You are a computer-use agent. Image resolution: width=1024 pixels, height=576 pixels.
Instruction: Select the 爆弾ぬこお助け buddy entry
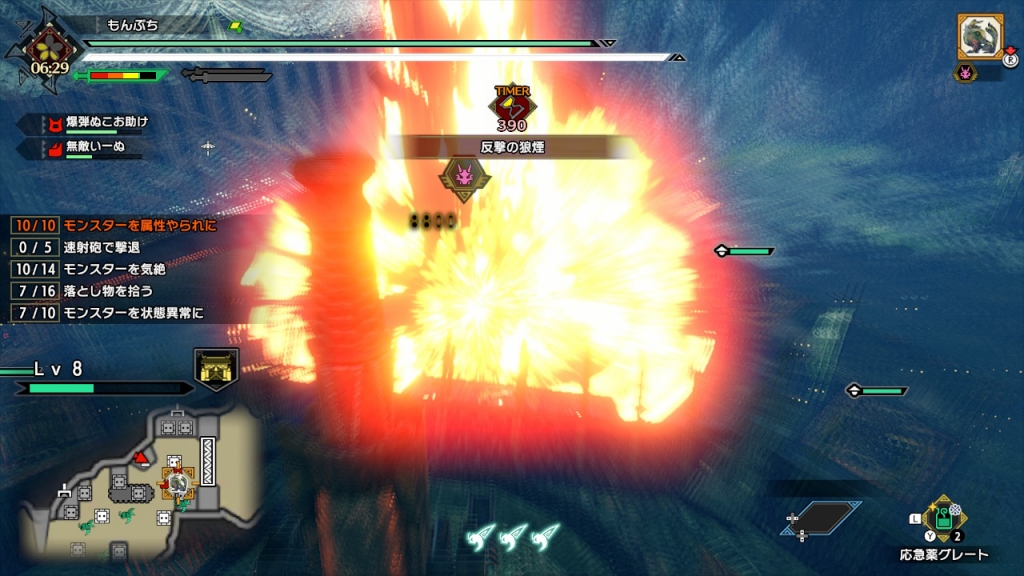(x=108, y=122)
